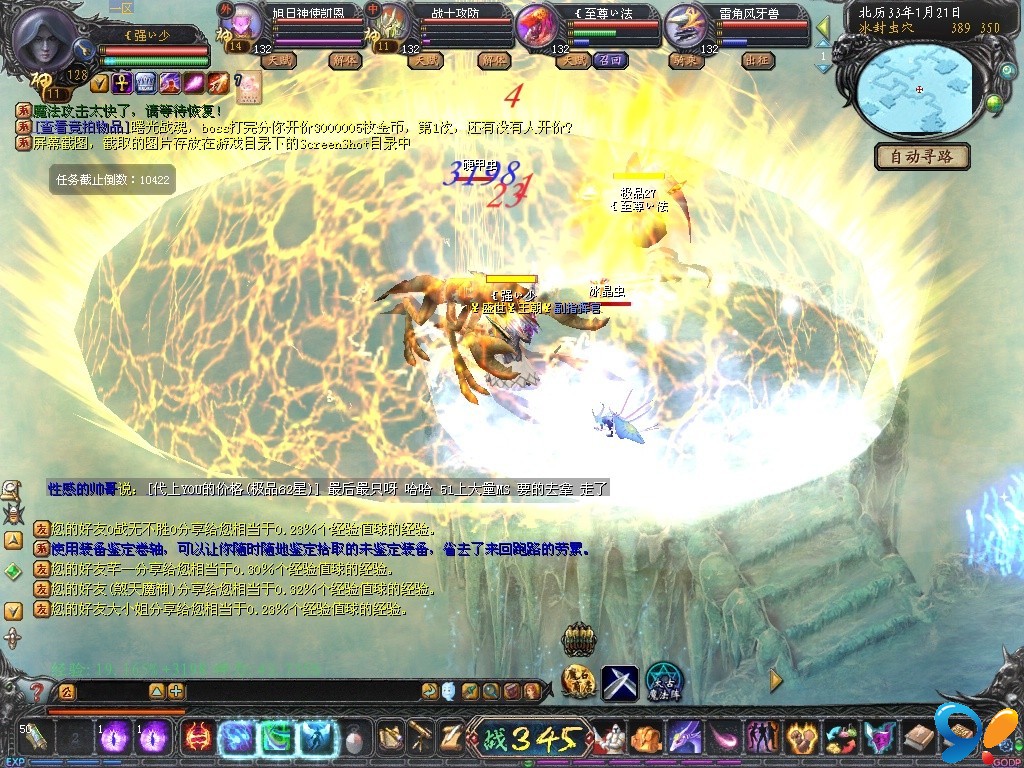
Task: Click the 召回 recall button for the pet
Action: [611, 60]
